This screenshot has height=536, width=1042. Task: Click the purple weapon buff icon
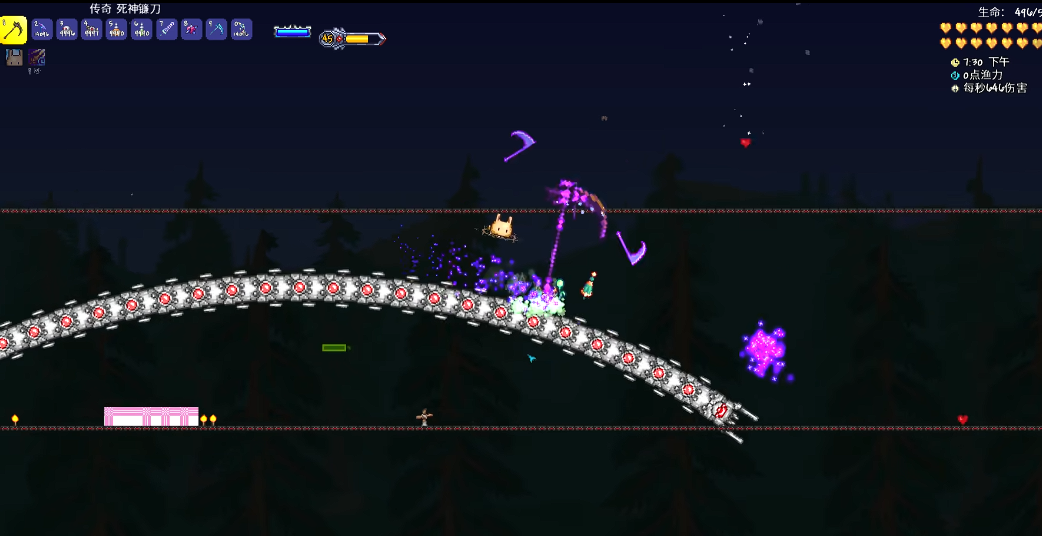click(x=37, y=58)
